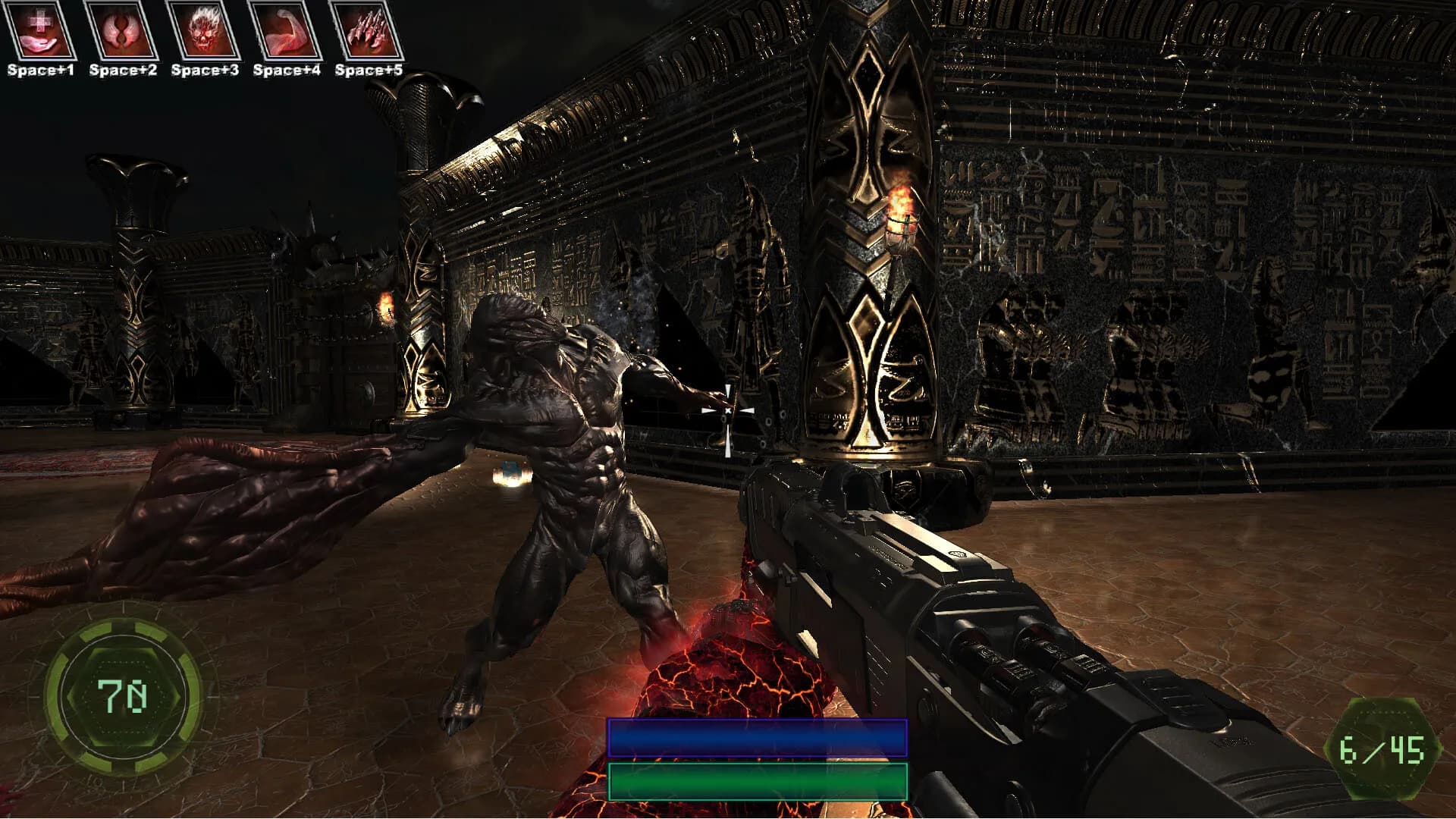Activate the Space+5 claws ability
The image size is (1456, 819).
click(x=369, y=30)
